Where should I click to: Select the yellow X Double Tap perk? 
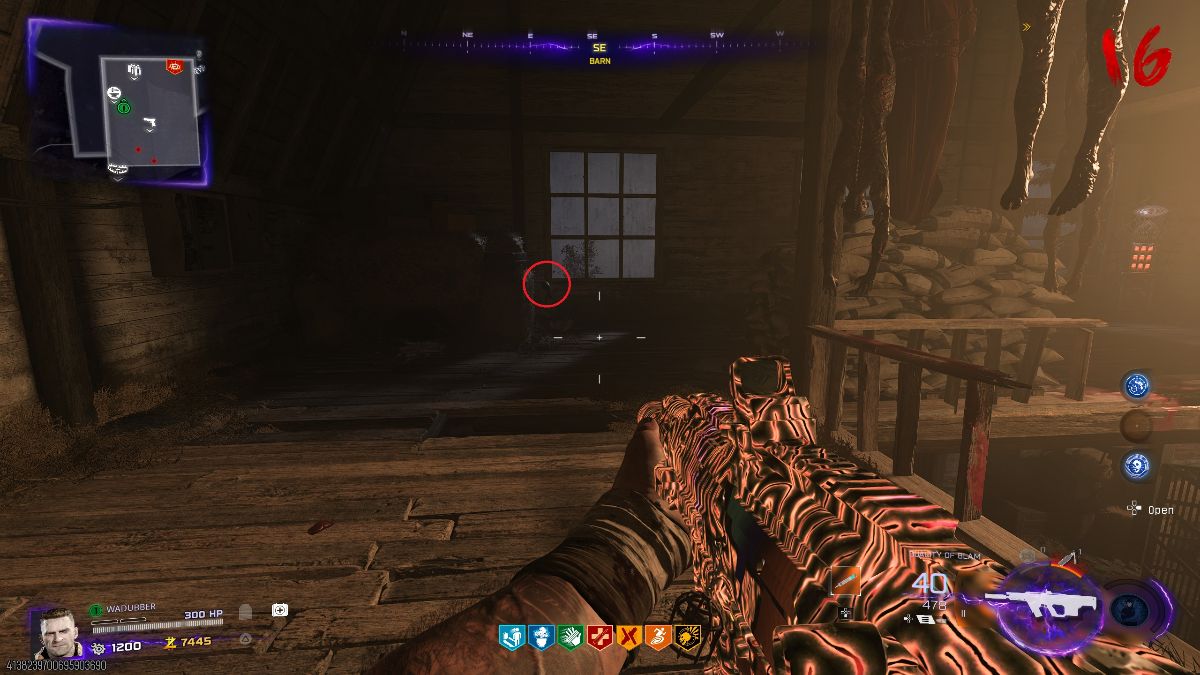[x=627, y=636]
